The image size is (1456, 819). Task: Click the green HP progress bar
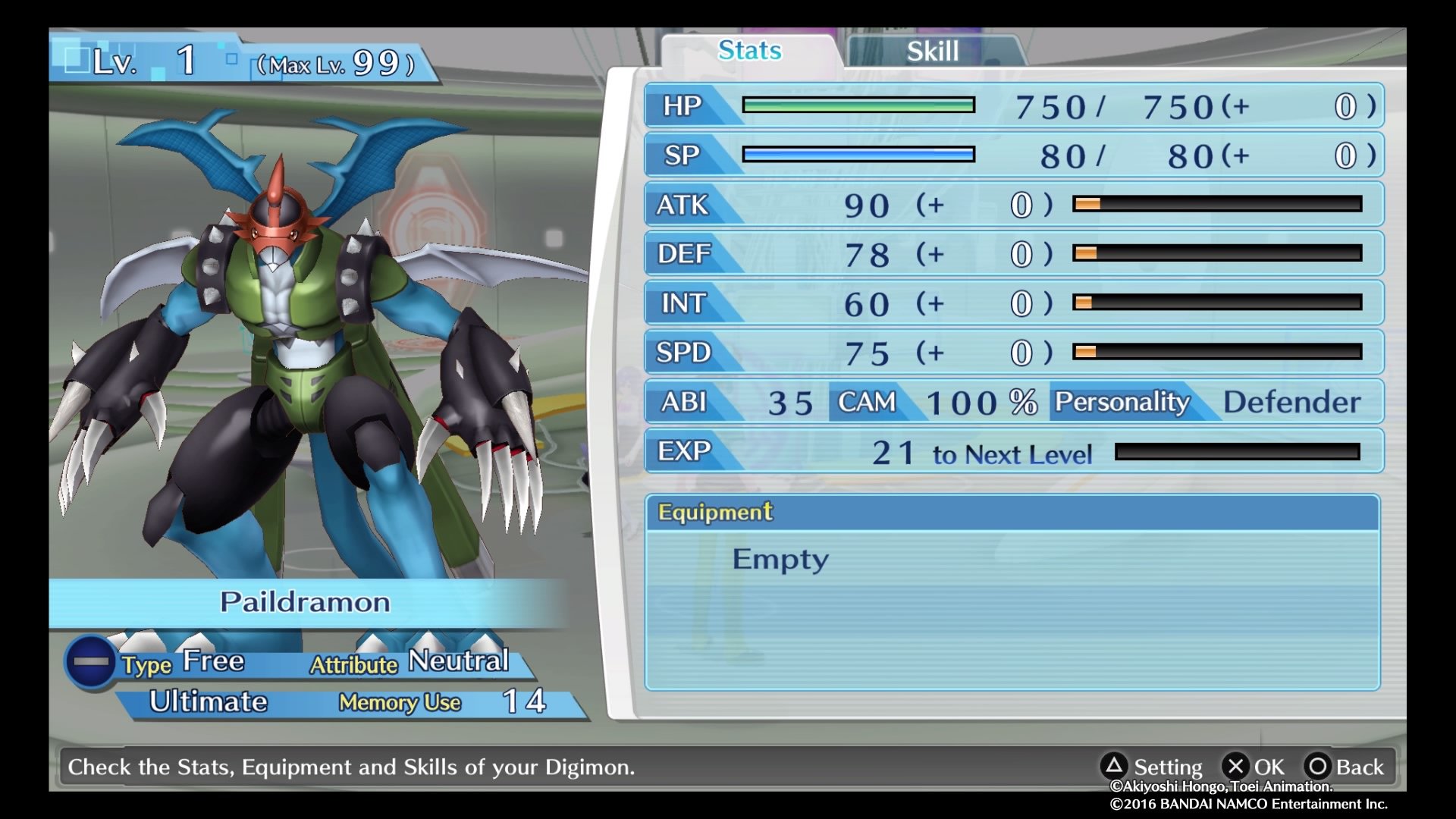tap(858, 105)
